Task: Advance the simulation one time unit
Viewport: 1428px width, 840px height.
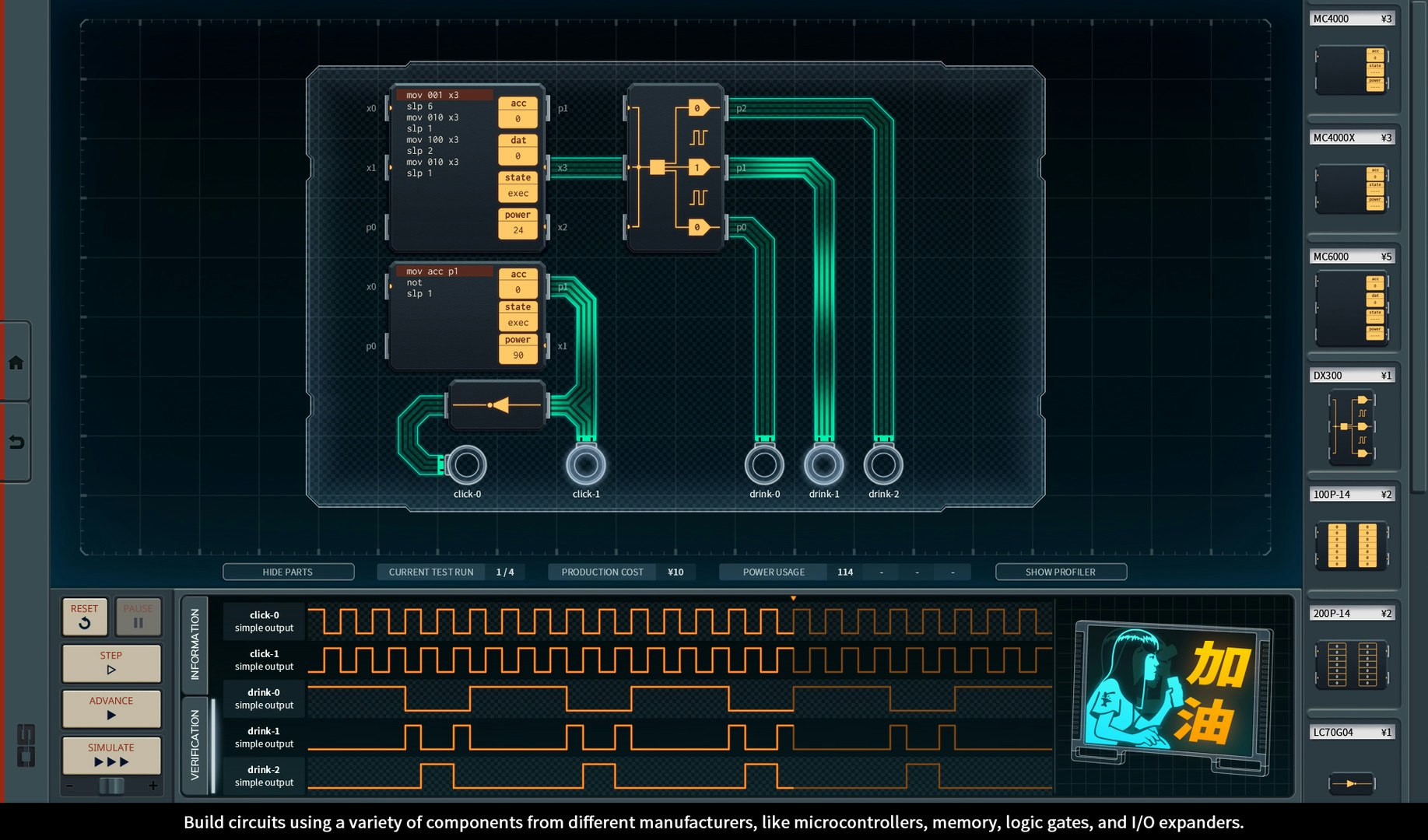Action: [111, 709]
